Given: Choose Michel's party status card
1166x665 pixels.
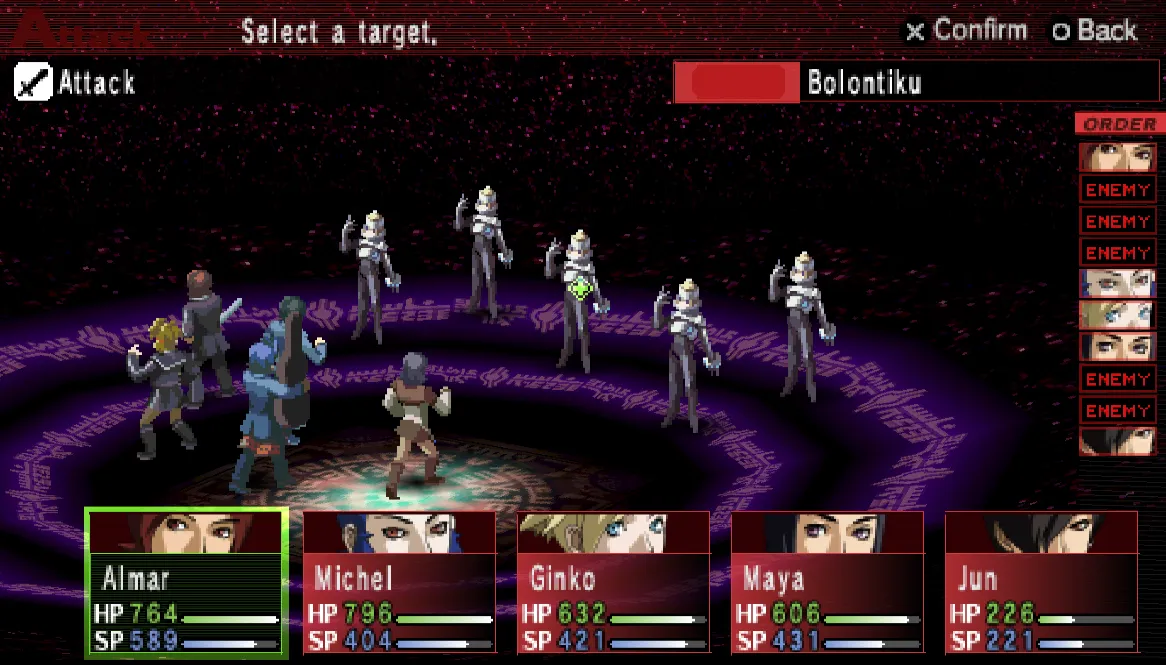Looking at the screenshot, I should tap(400, 583).
